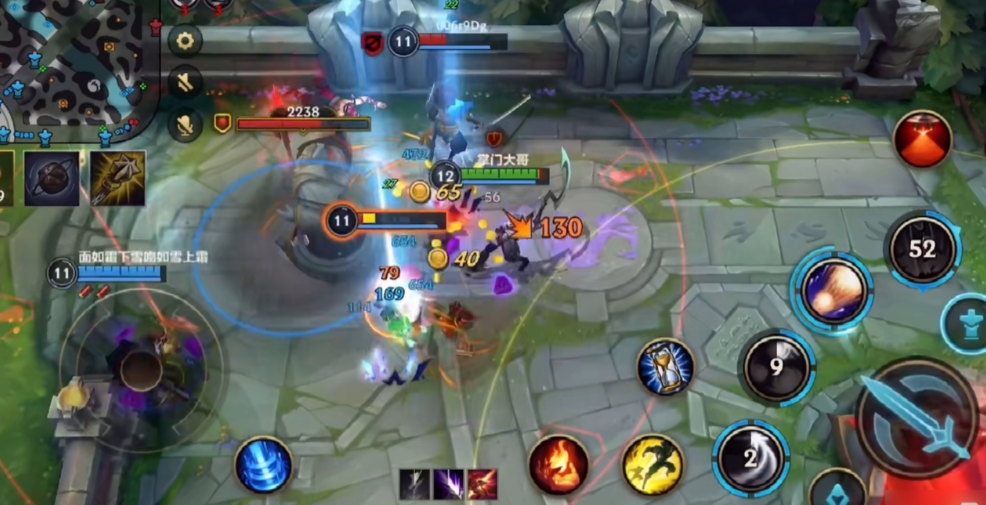Click the minimap
The image size is (986, 505).
click(x=75, y=65)
